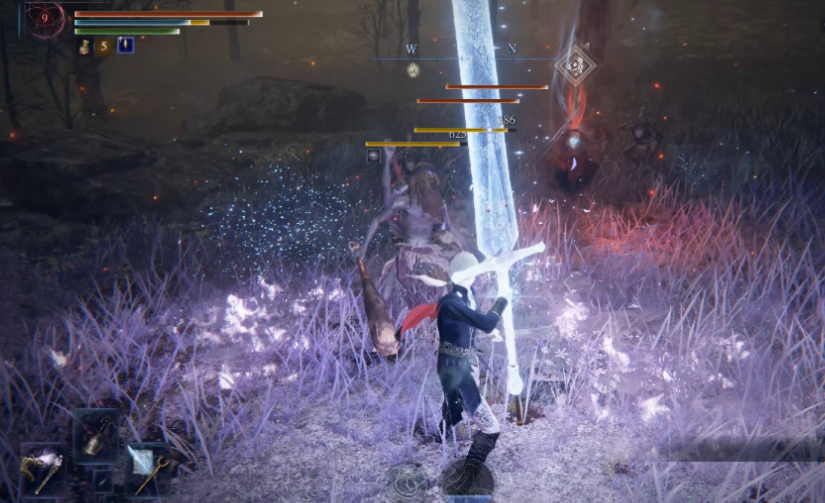Click the small slot below the bell item
Screen dimensions: 825x503
click(x=102, y=481)
